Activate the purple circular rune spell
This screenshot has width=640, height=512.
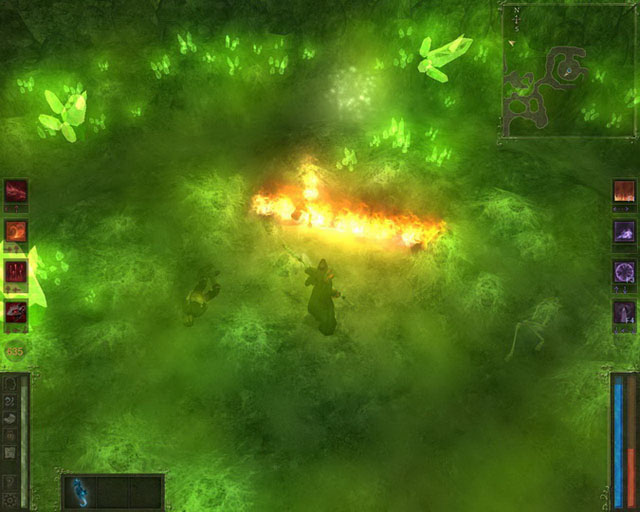pos(624,272)
